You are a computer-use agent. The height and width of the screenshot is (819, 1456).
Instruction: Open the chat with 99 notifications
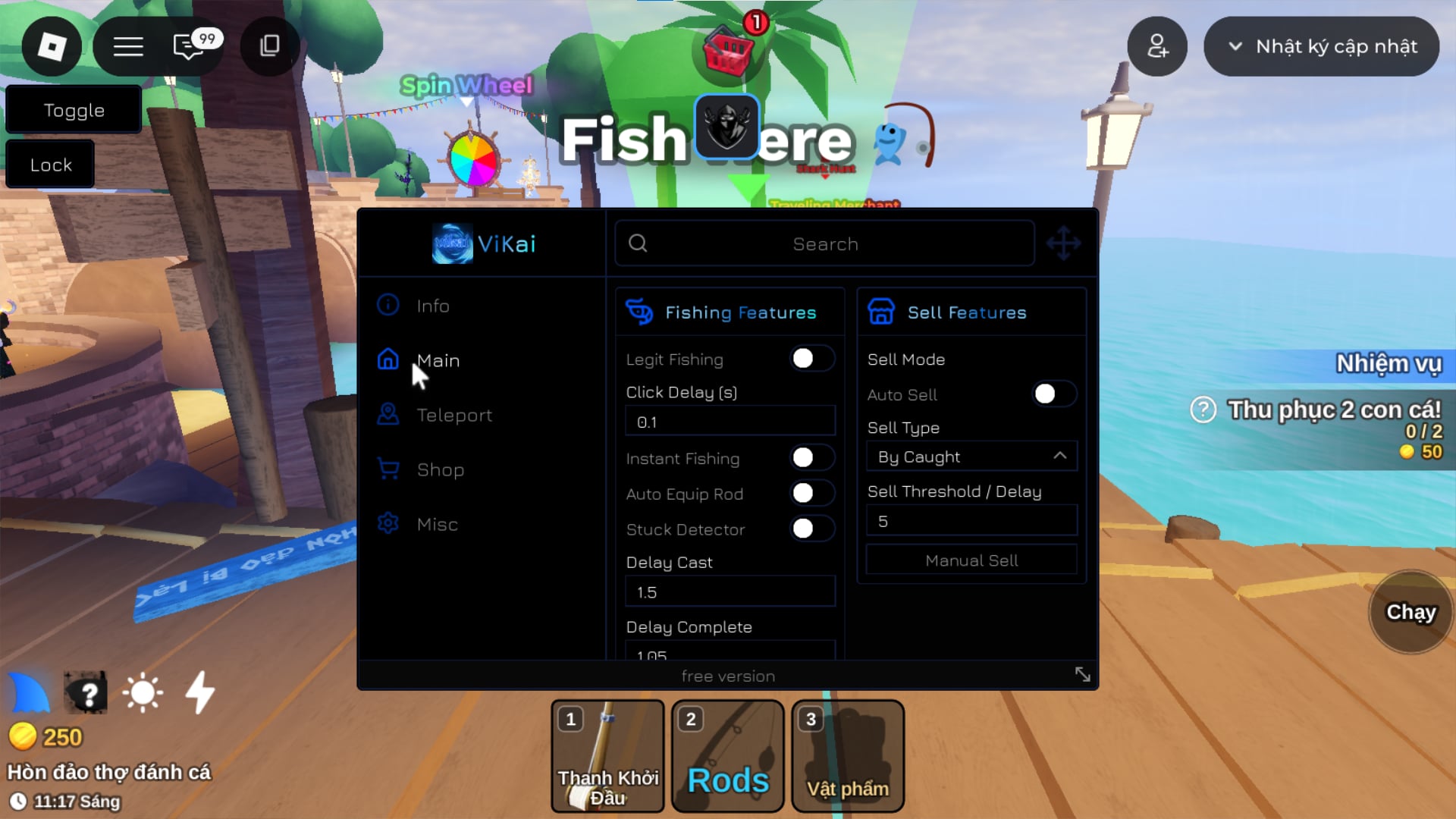click(x=189, y=47)
